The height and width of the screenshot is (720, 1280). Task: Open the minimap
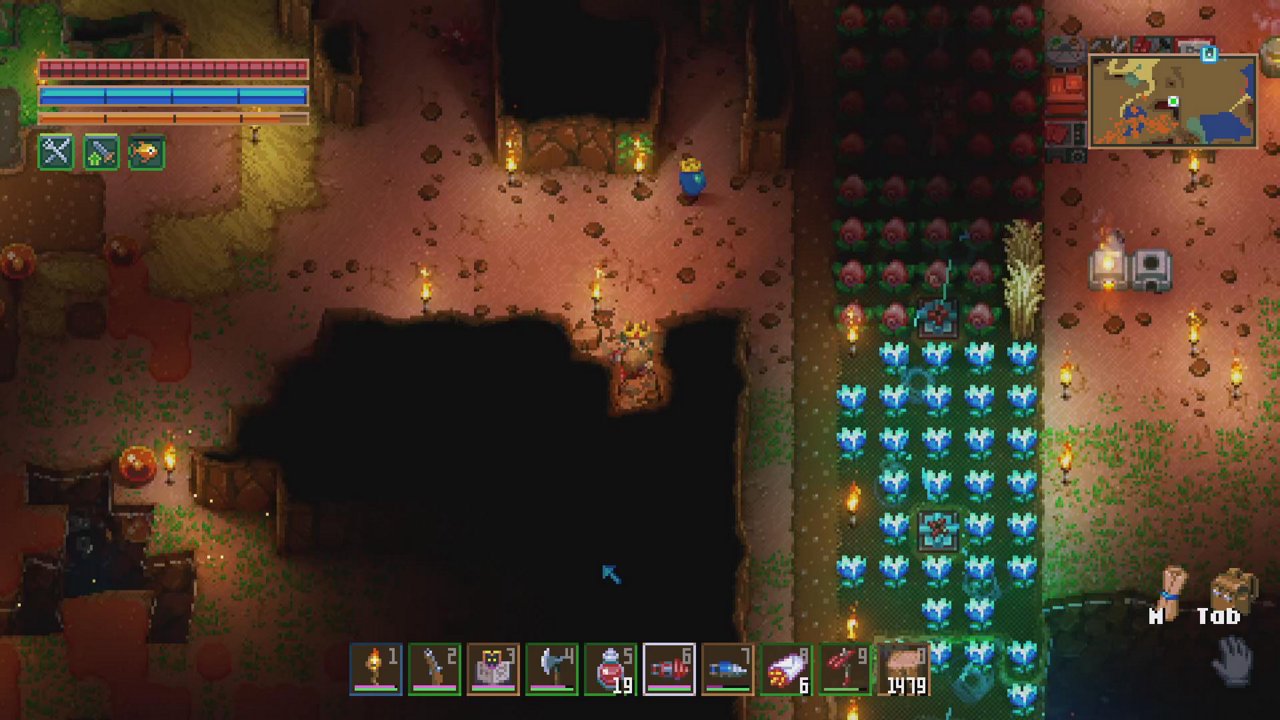[1172, 101]
